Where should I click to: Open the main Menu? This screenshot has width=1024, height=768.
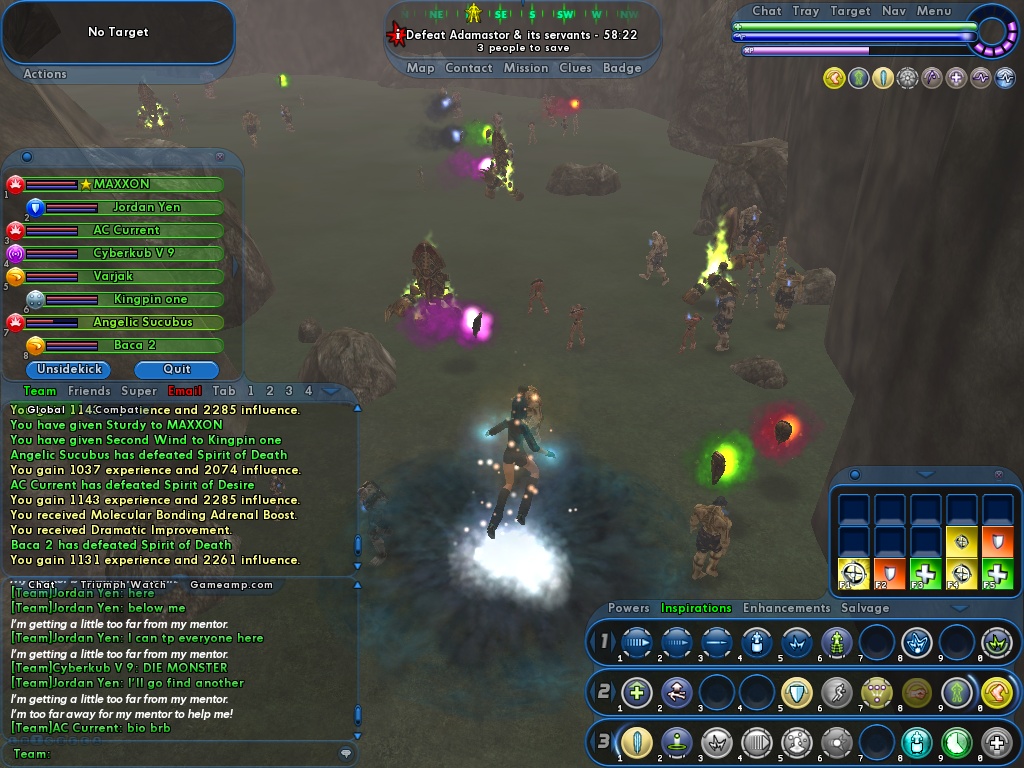(934, 11)
